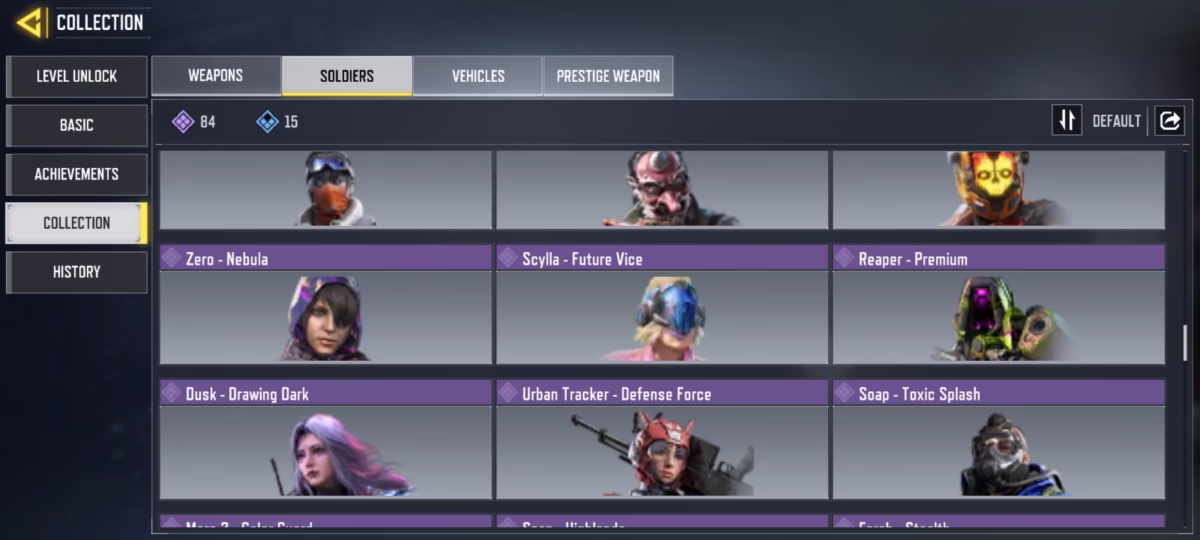Click the share arrow icon
Screen dimensions: 1200x540
click(1169, 121)
